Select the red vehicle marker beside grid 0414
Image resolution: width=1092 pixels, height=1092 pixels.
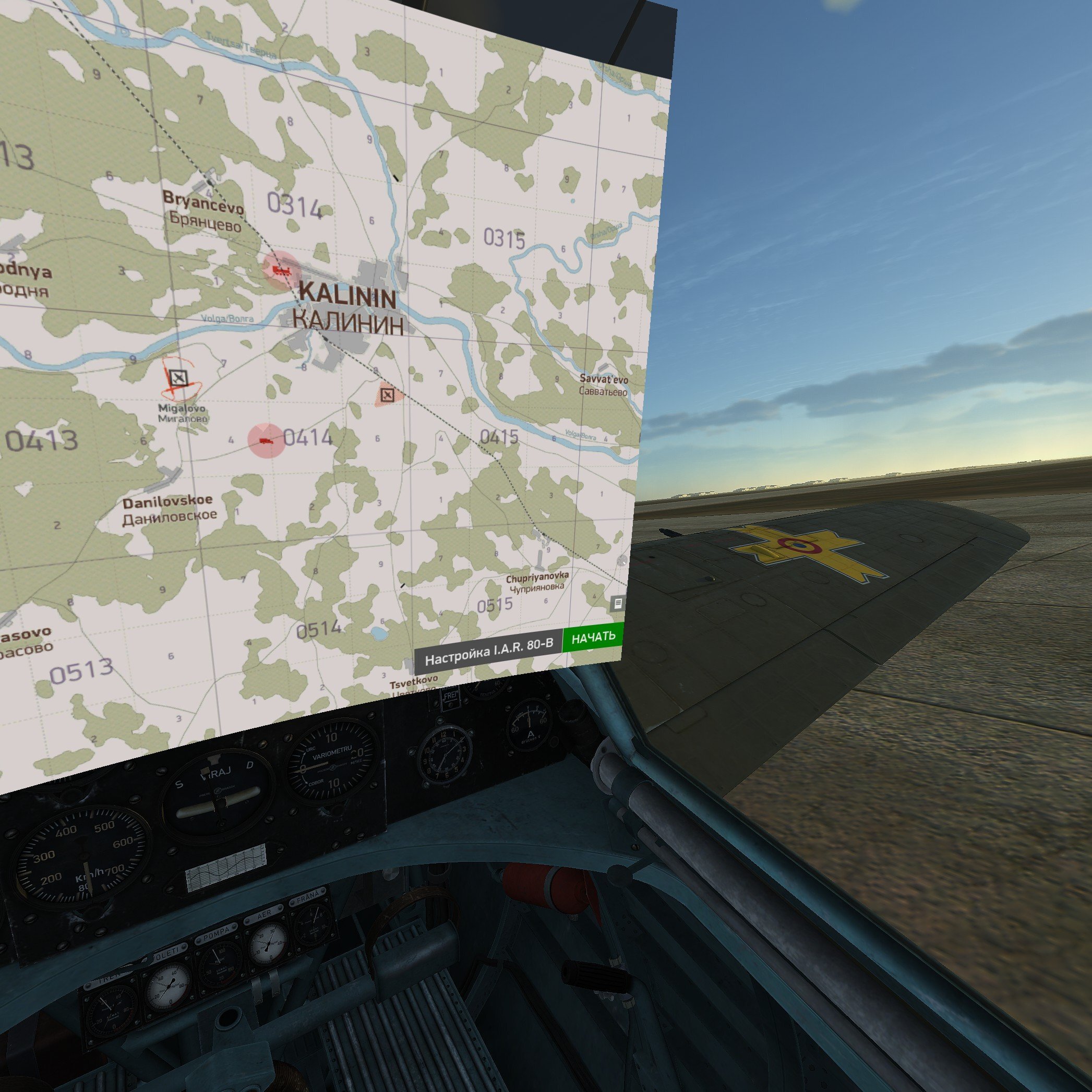(x=266, y=440)
